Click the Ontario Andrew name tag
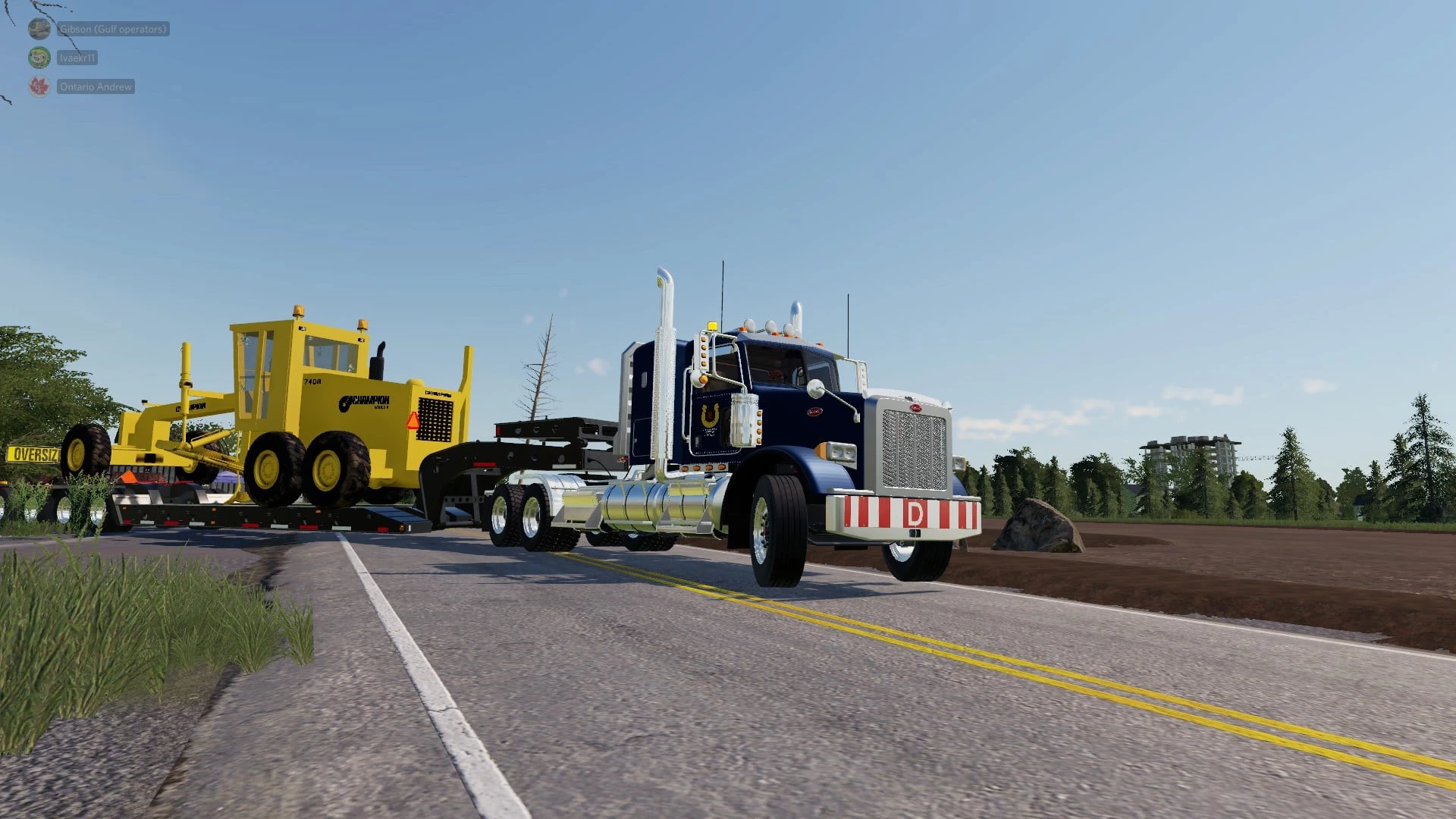 point(97,86)
